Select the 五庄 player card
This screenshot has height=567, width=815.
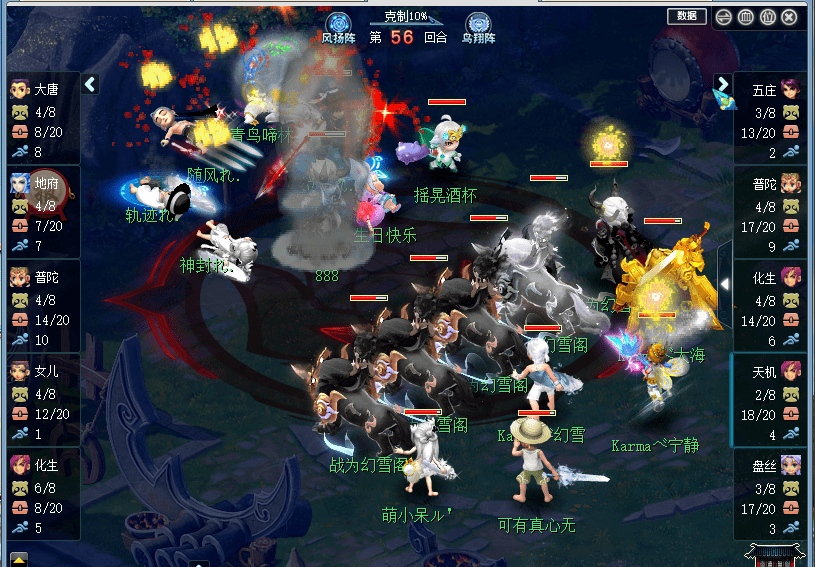tap(770, 119)
